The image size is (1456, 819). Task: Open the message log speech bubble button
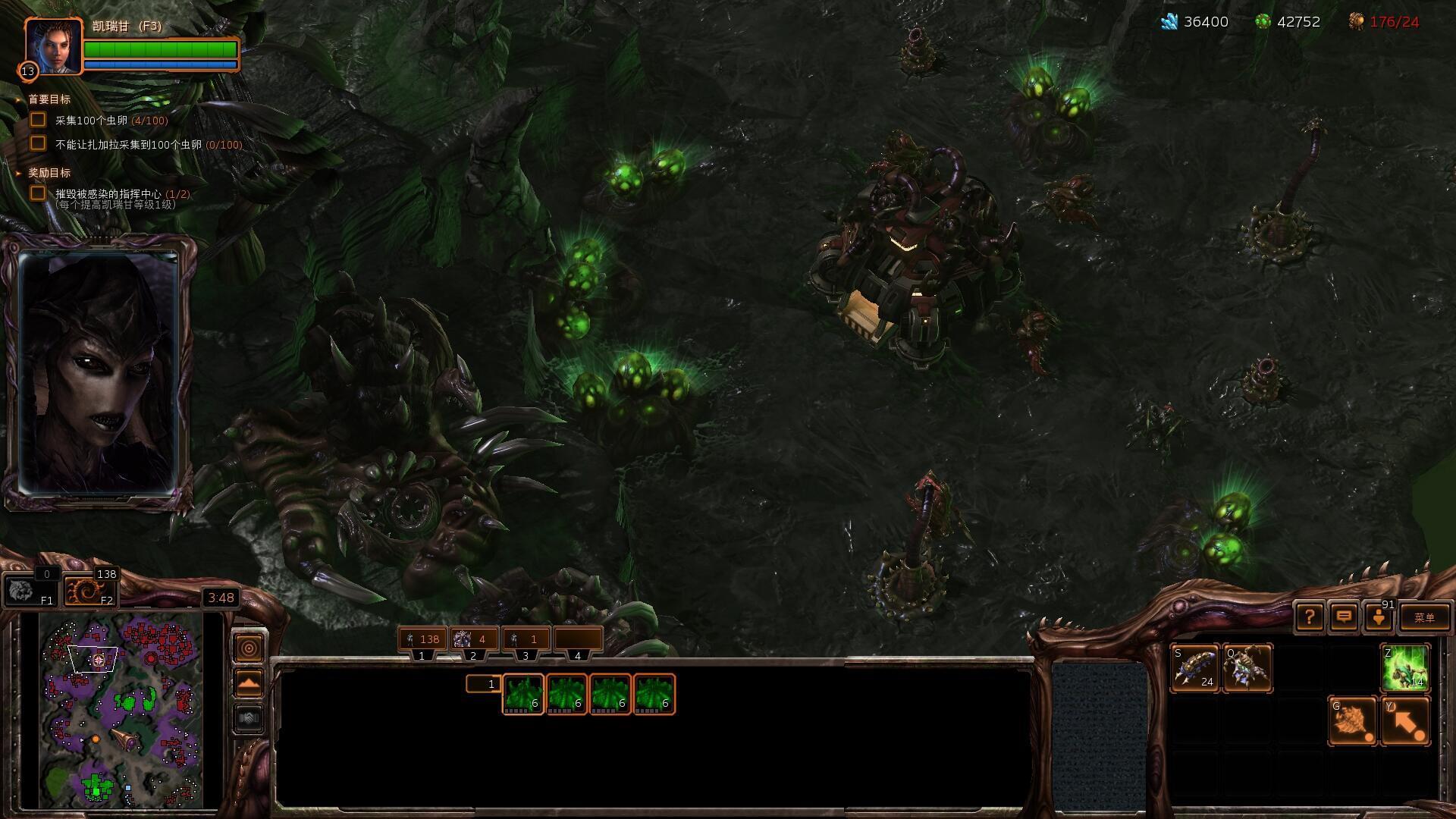(1344, 617)
